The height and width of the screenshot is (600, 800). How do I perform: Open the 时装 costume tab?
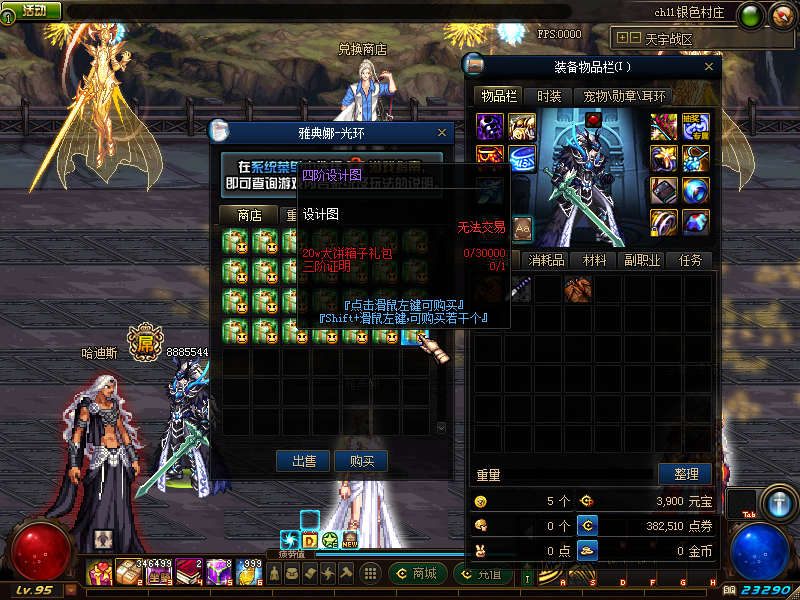point(548,96)
